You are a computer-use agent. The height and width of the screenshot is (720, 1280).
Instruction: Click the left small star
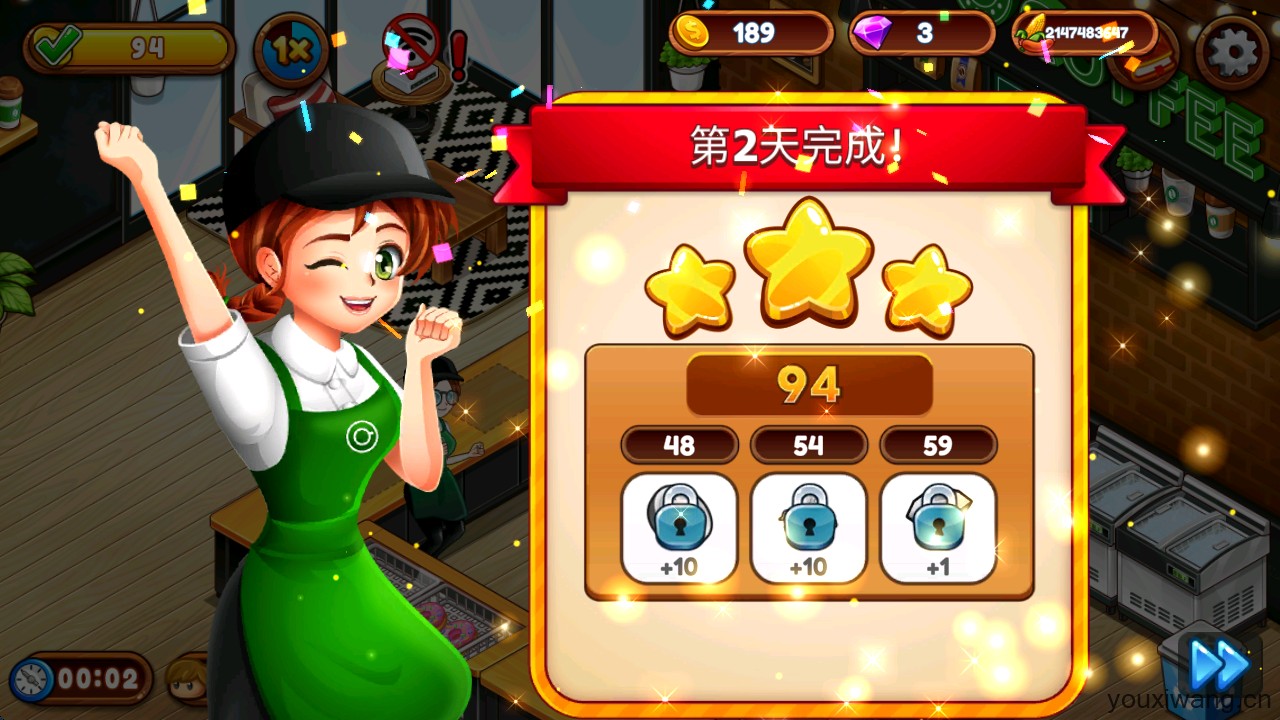(692, 287)
